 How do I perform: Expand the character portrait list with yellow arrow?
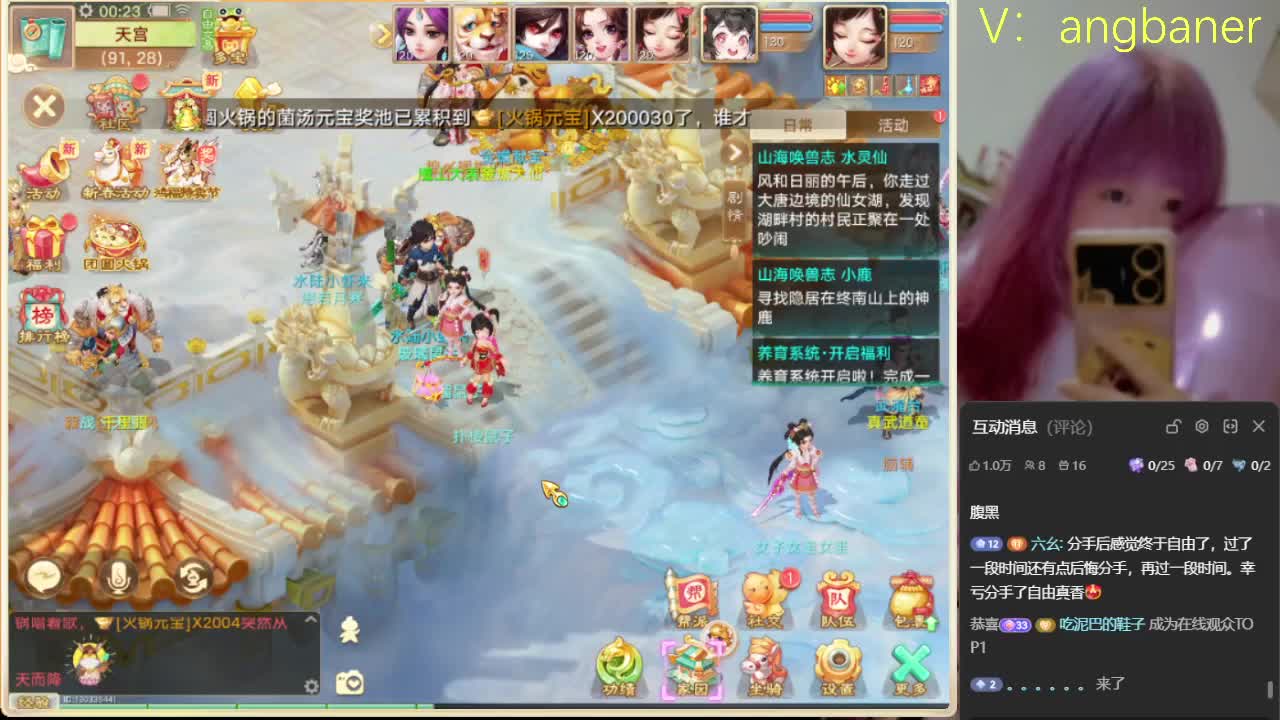click(385, 35)
